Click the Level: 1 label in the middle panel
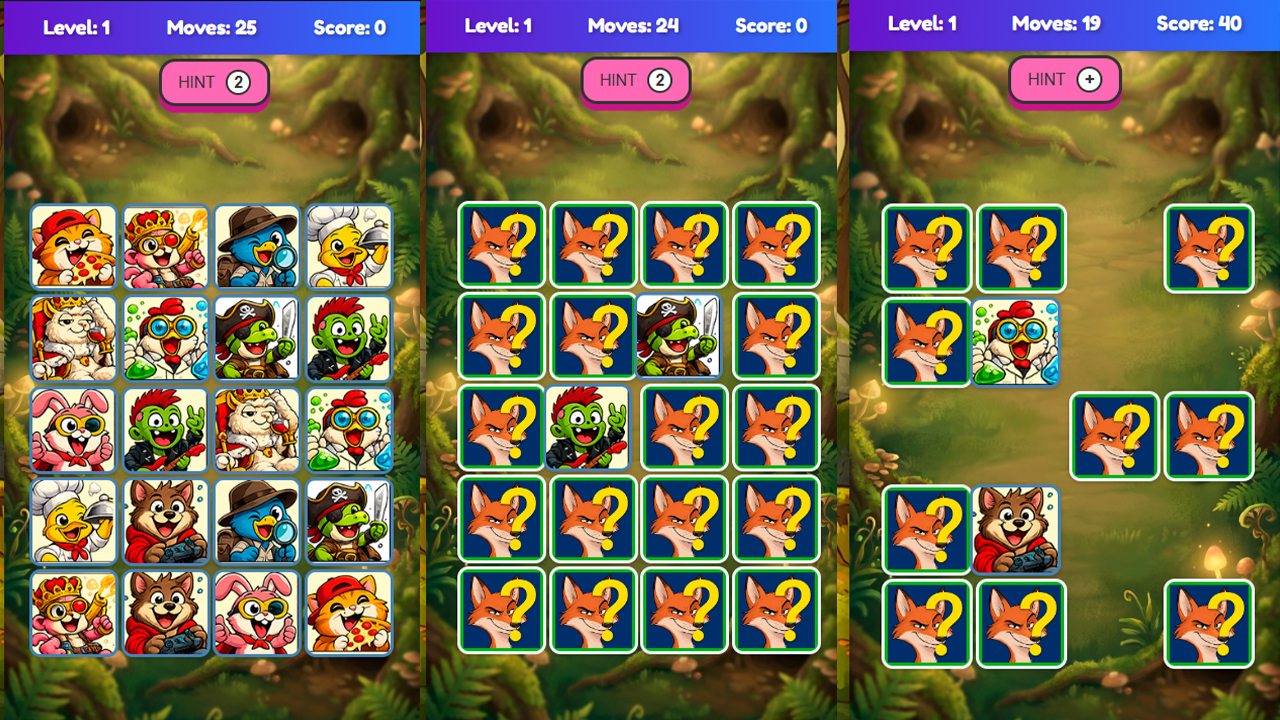 click(500, 24)
